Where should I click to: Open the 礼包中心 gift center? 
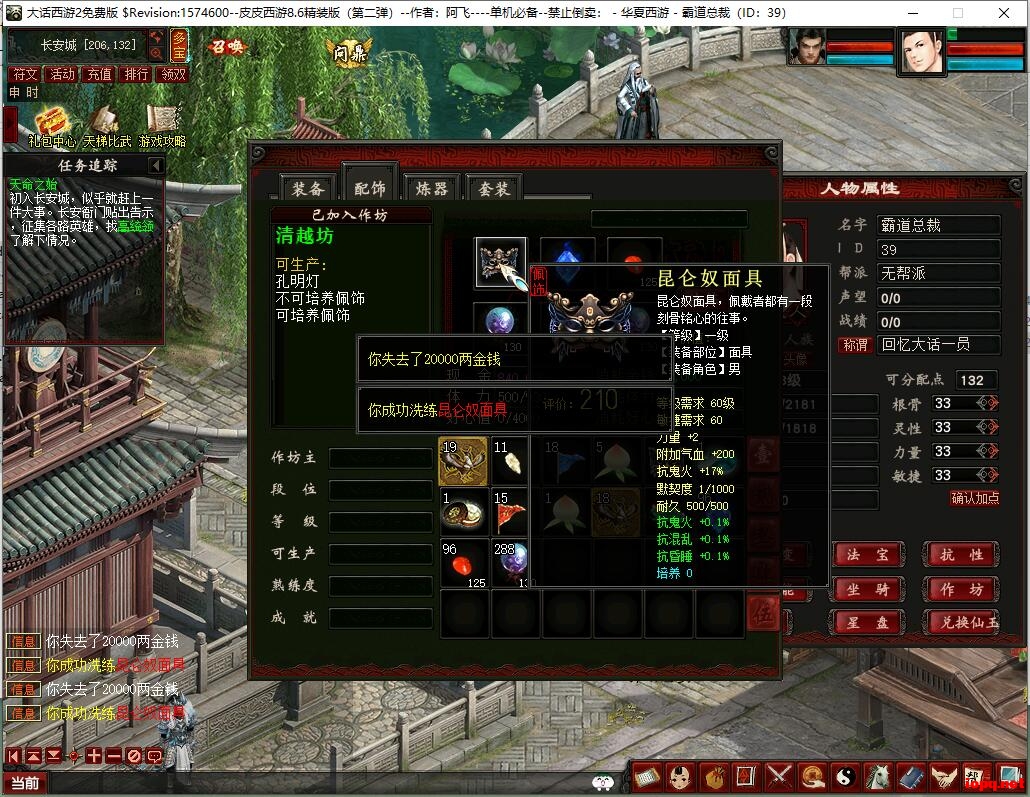pyautogui.click(x=51, y=124)
